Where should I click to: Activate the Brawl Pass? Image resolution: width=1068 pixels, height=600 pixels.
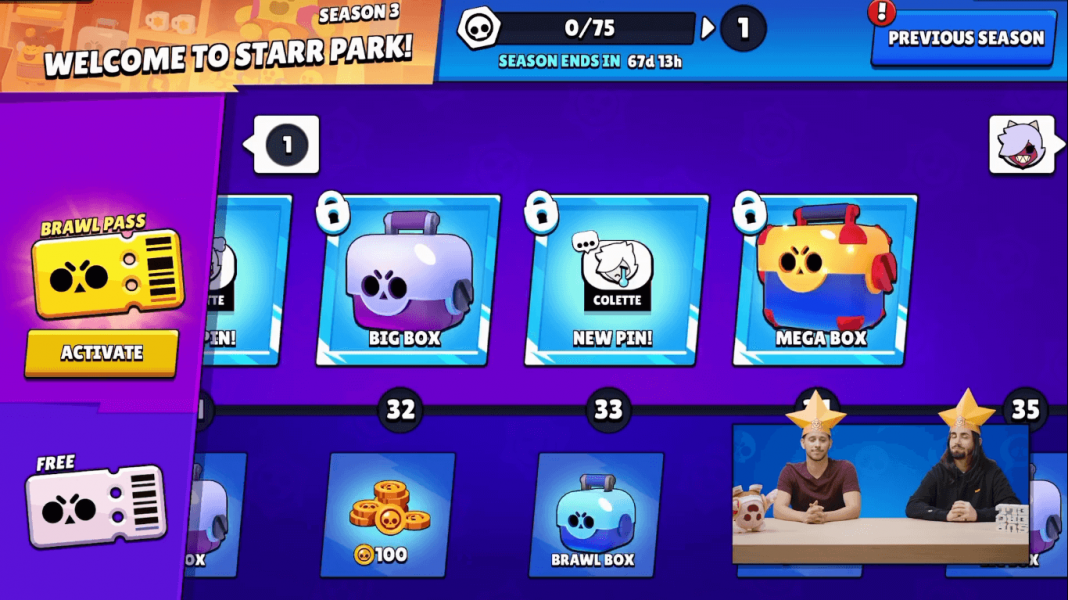101,353
